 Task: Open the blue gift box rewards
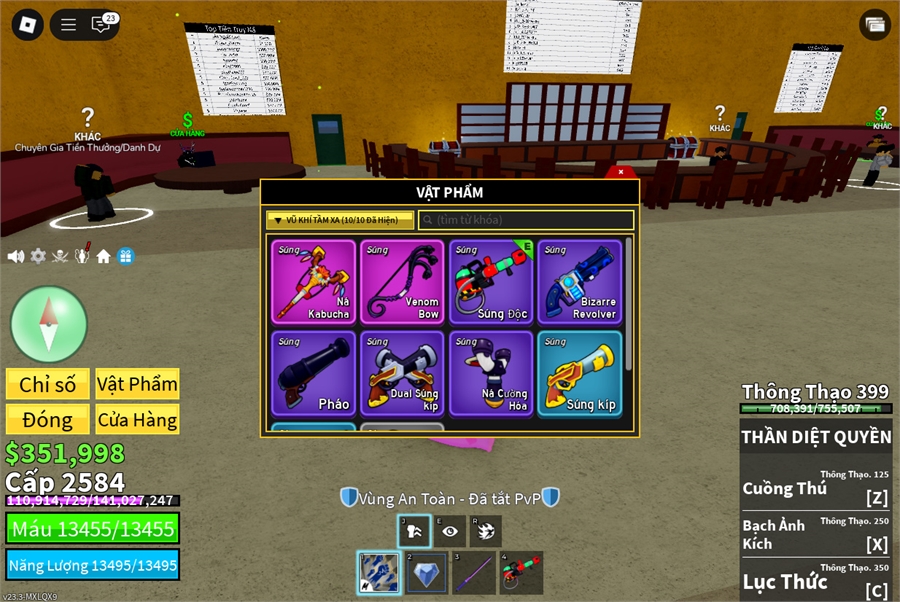coord(125,256)
